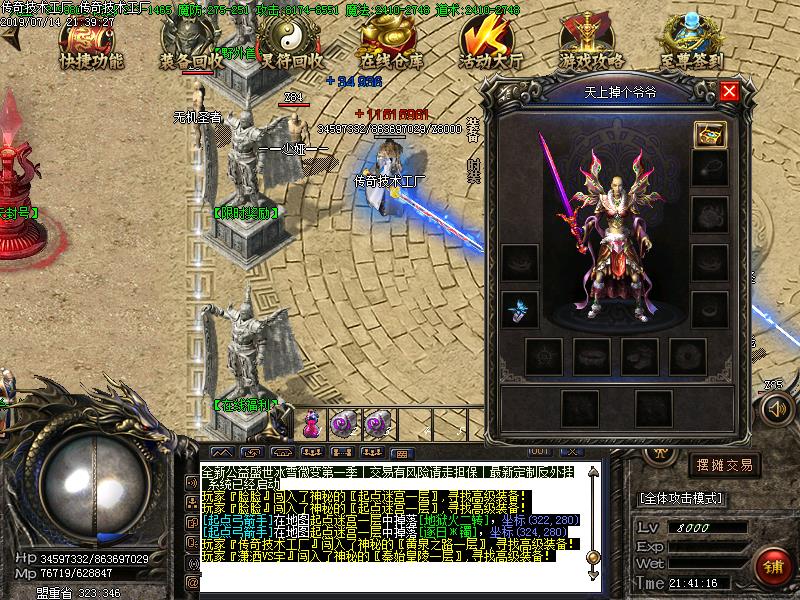800x600 pixels.
Task: Open the 活动大厅 VS activity hall
Action: (x=491, y=45)
